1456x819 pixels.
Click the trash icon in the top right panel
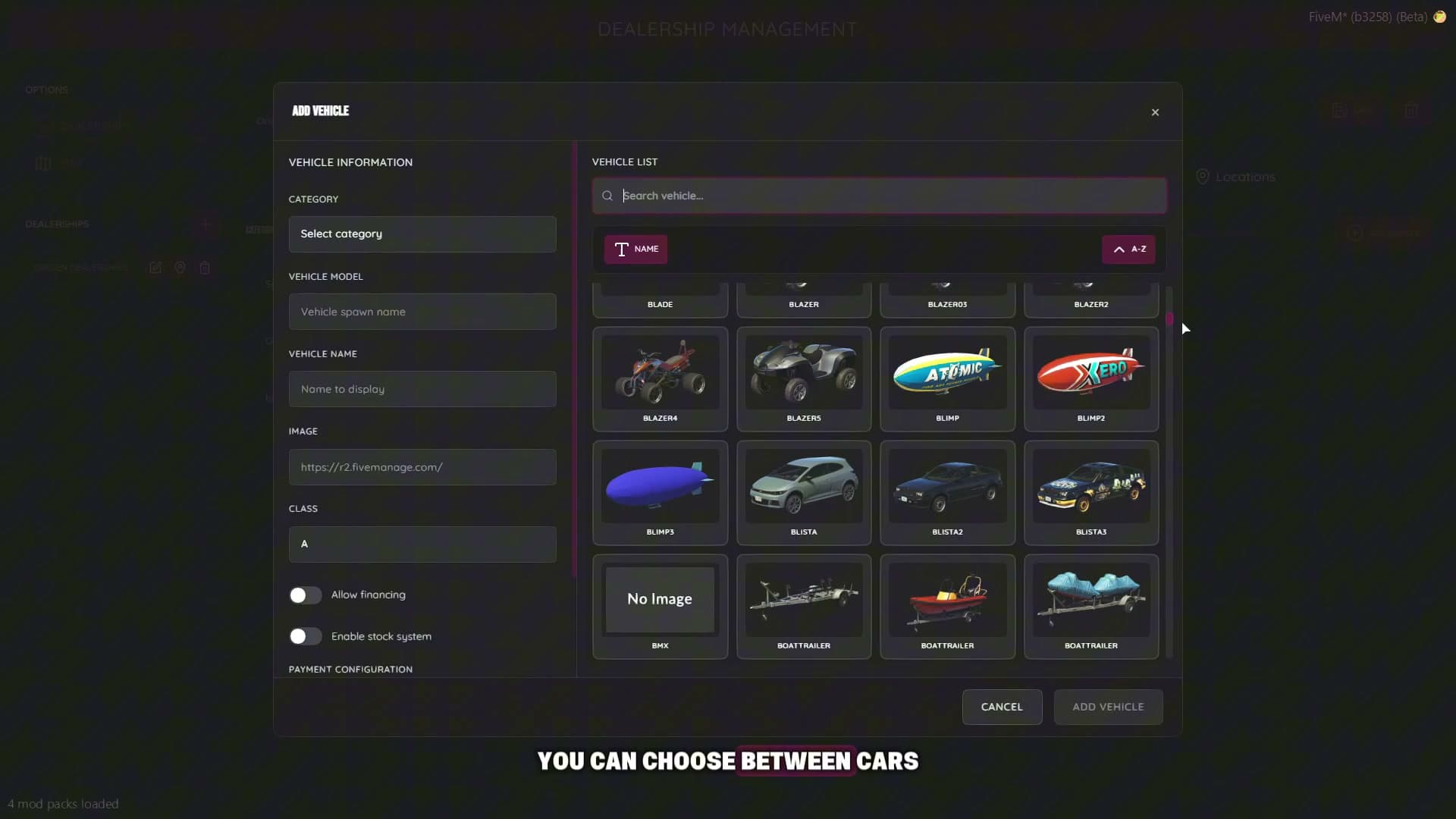[x=1413, y=111]
